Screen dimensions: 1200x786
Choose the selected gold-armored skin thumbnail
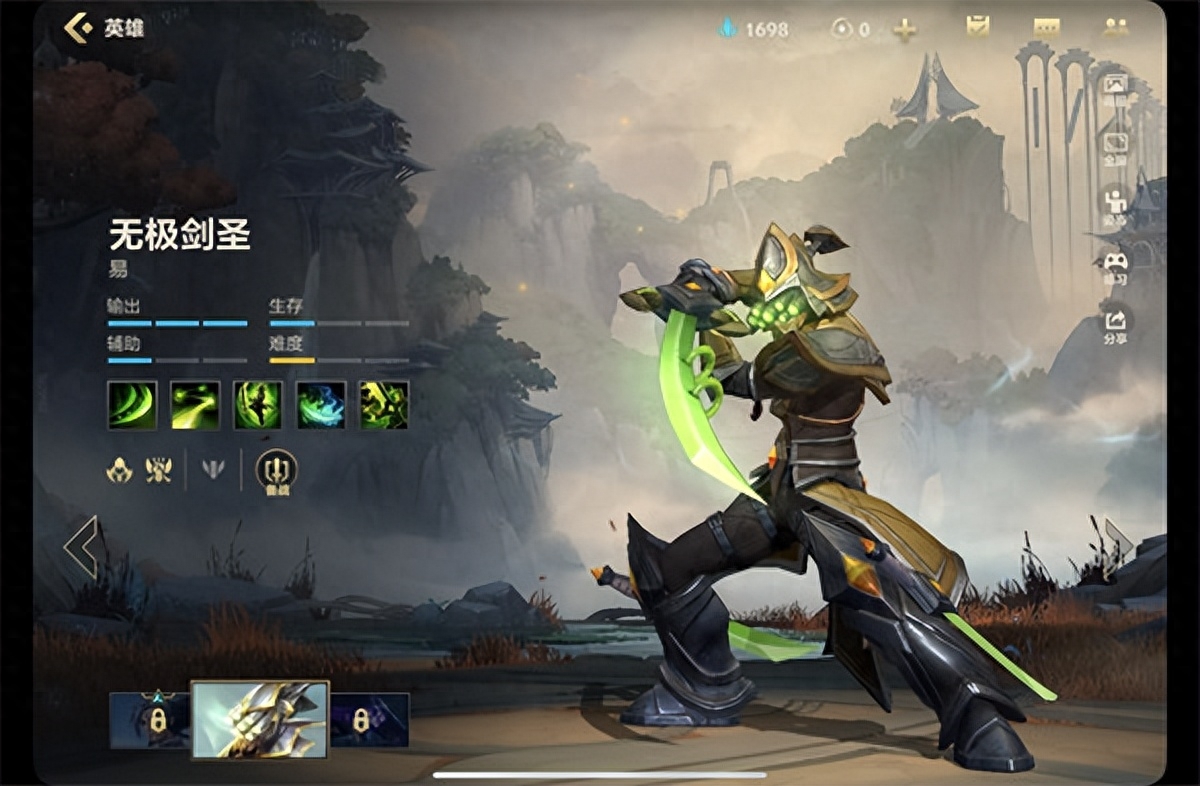point(260,720)
